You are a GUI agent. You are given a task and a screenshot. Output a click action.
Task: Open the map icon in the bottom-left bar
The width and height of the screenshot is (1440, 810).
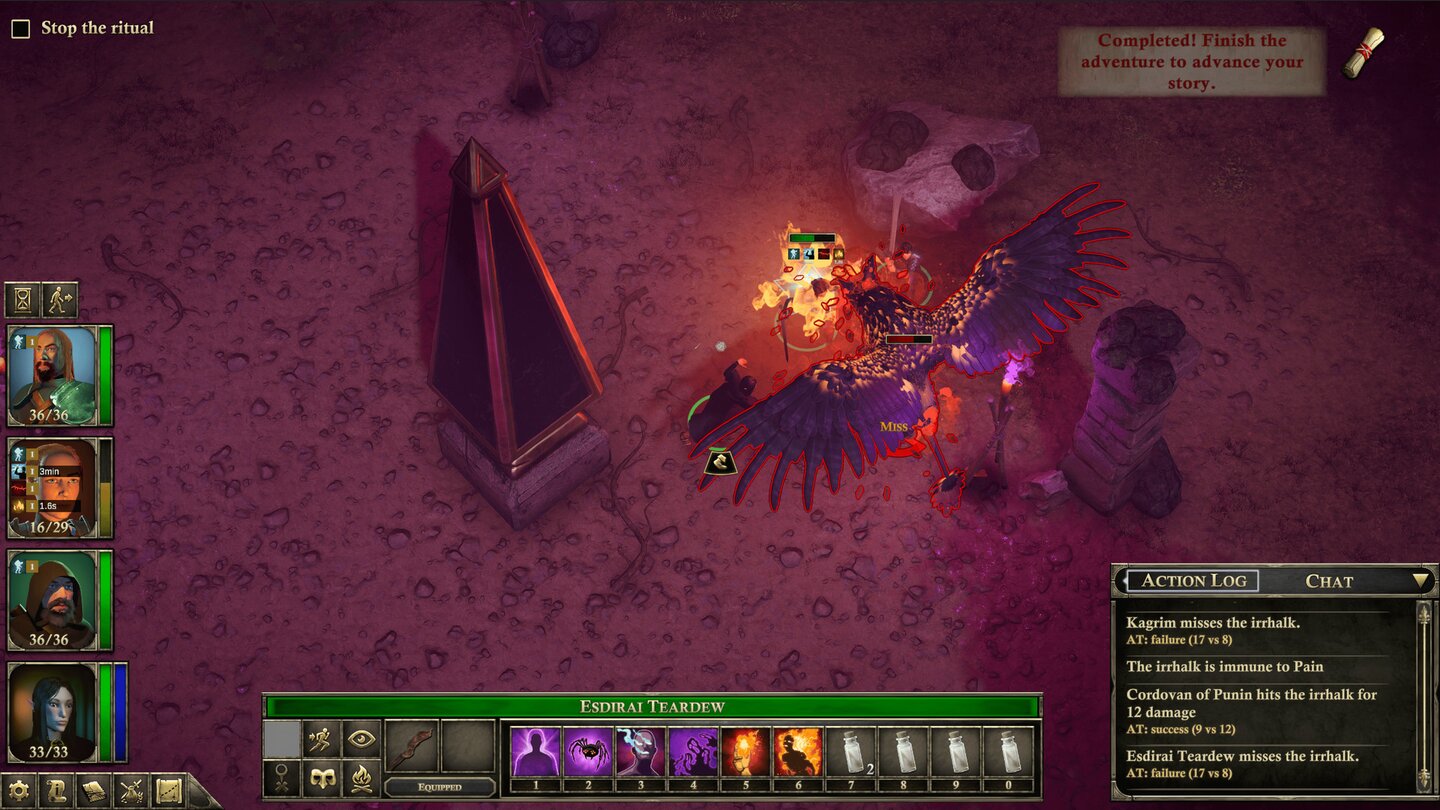[168, 790]
